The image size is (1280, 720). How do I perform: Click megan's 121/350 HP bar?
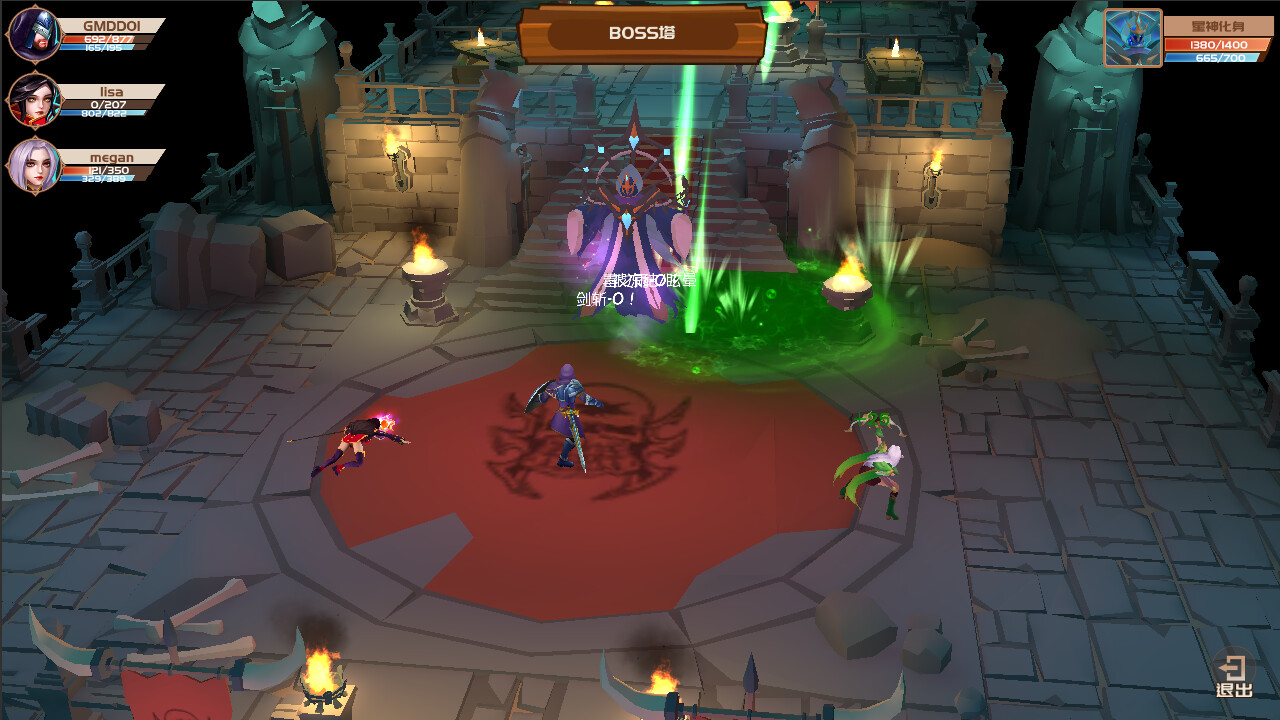click(x=106, y=172)
